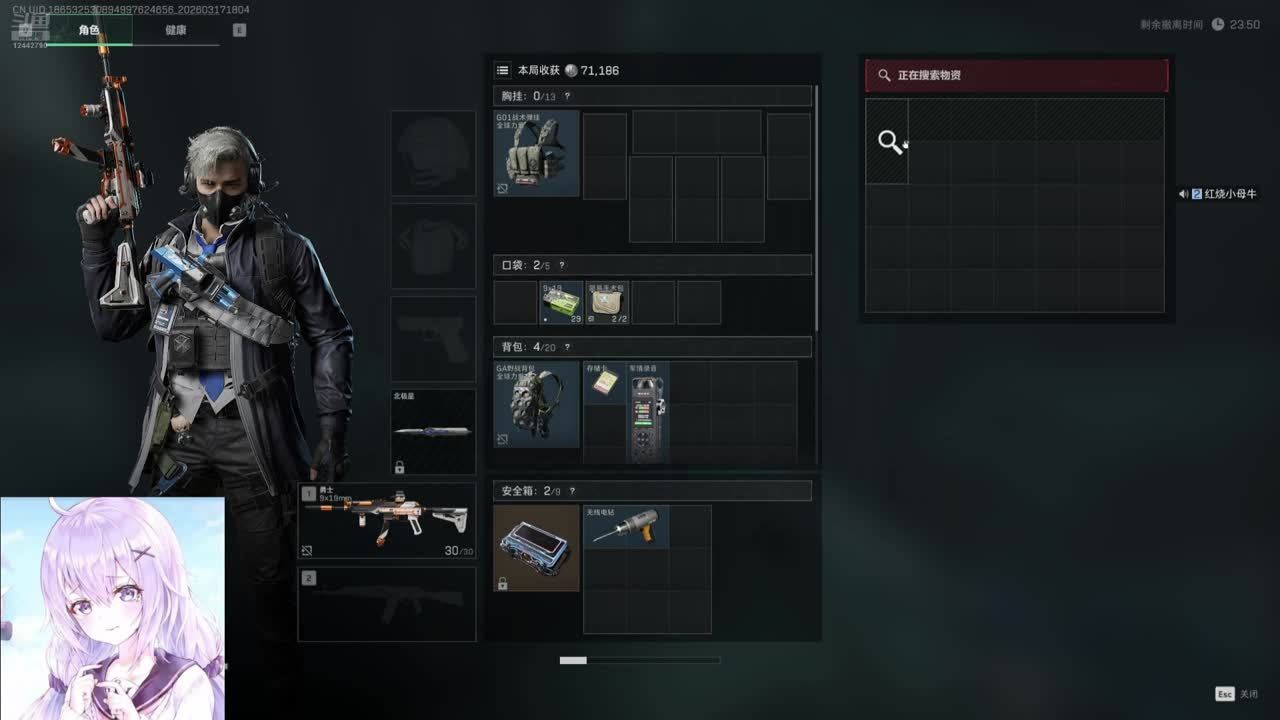Open the 健康 health tab
Viewport: 1280px width, 720px height.
pyautogui.click(x=176, y=30)
